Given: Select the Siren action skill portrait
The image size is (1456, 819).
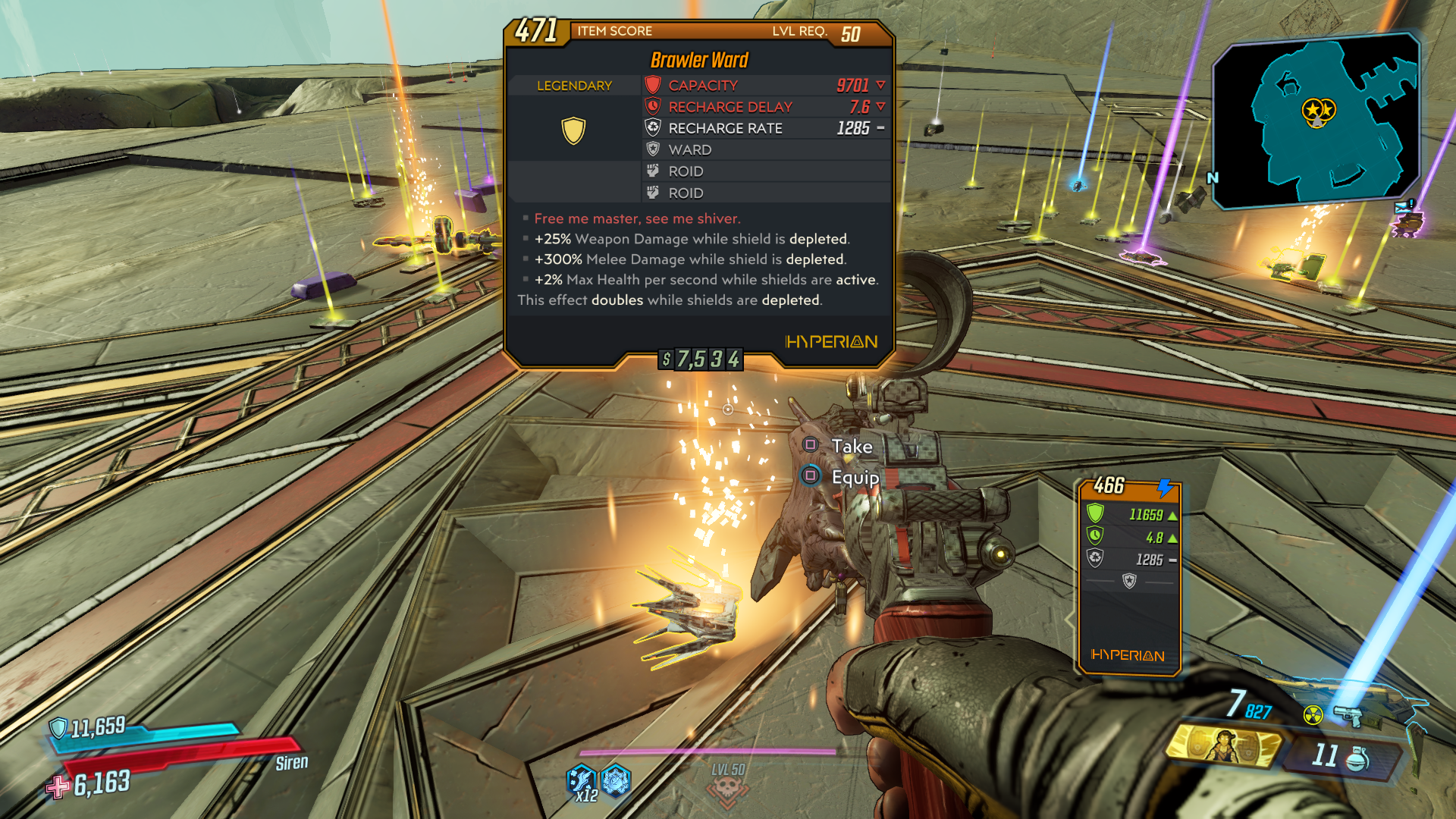Looking at the screenshot, I should click(x=1222, y=744).
